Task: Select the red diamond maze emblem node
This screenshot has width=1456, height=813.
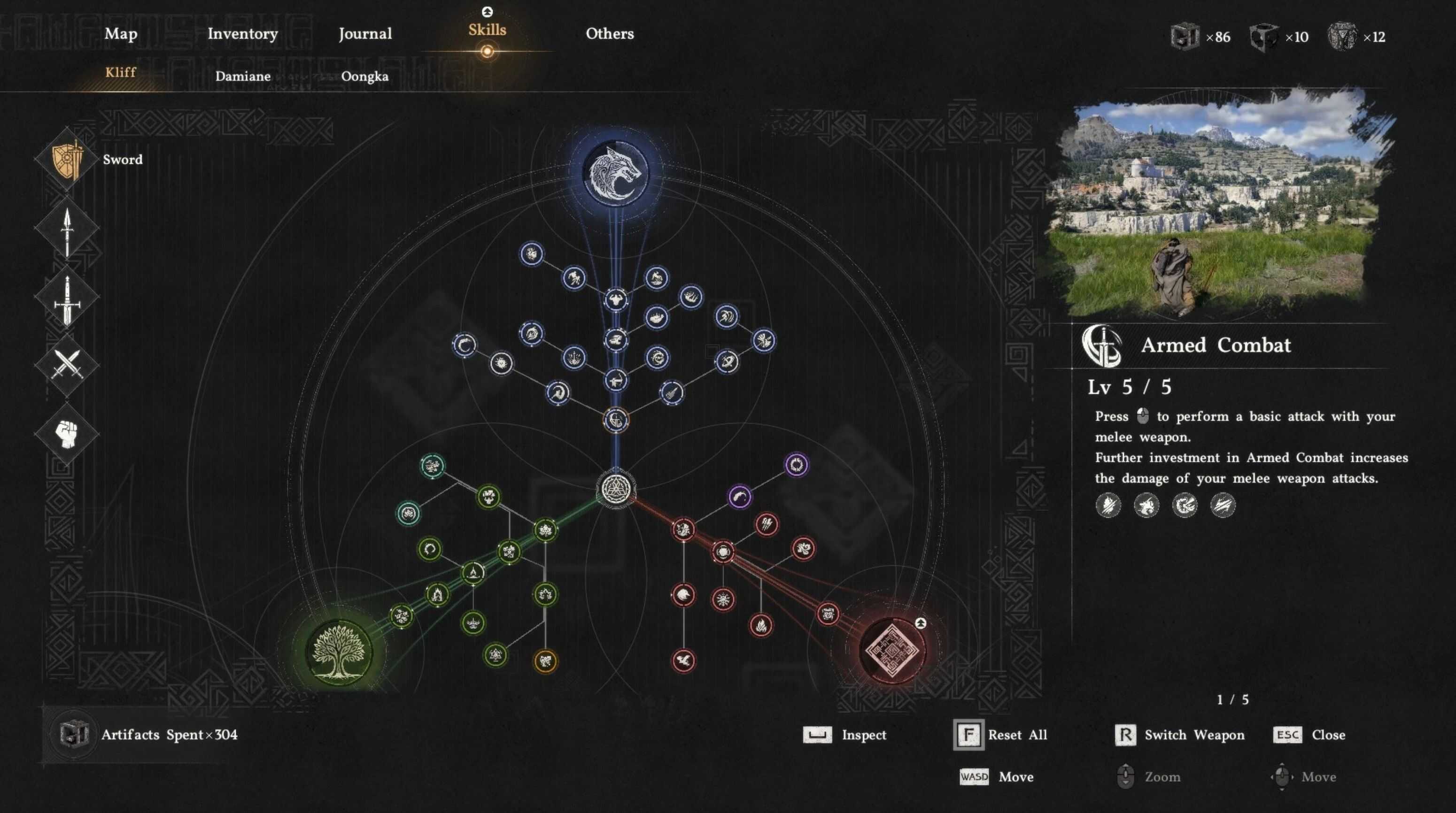Action: pyautogui.click(x=892, y=650)
